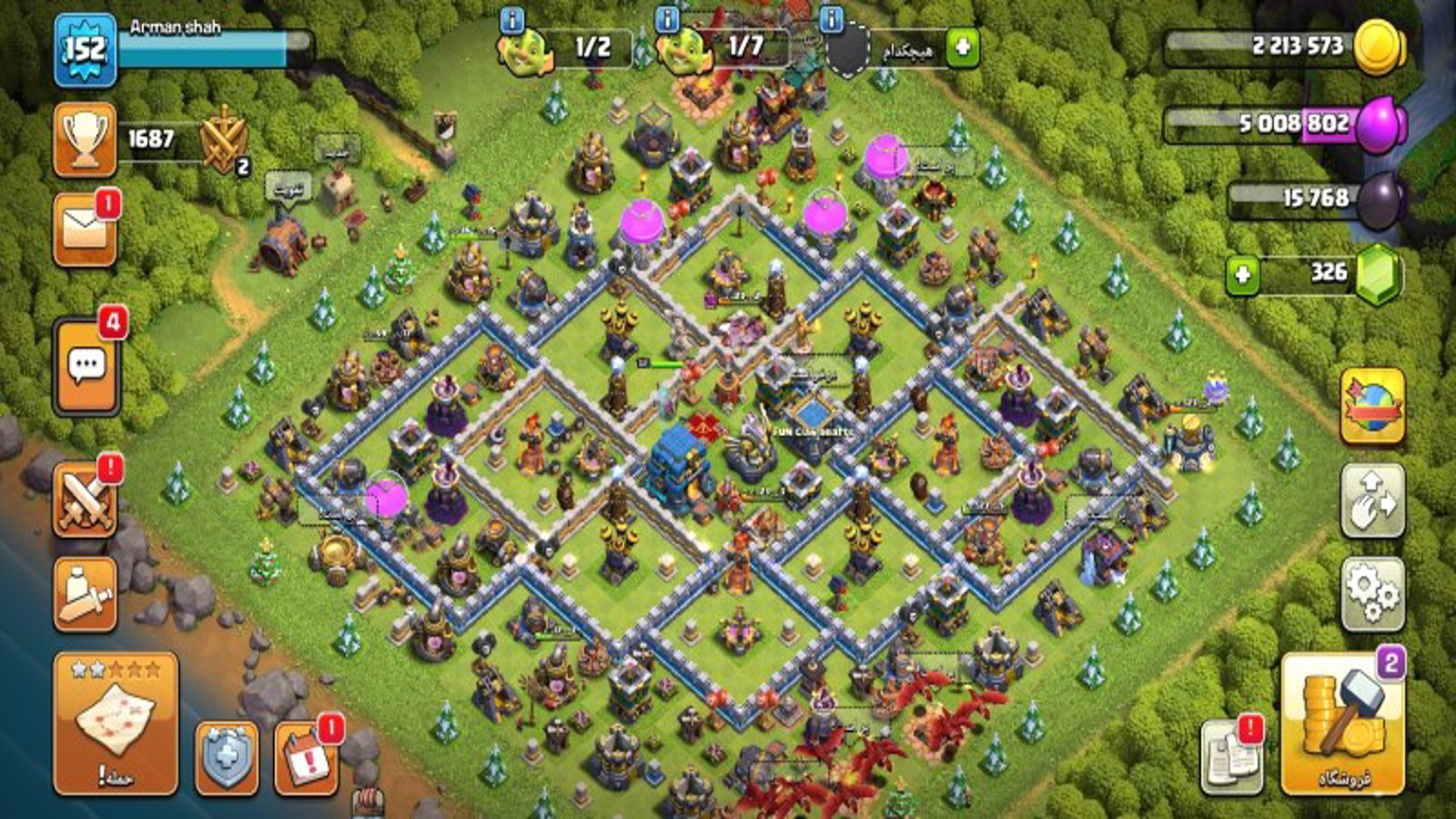Click the green plus beside gems

pyautogui.click(x=1242, y=275)
